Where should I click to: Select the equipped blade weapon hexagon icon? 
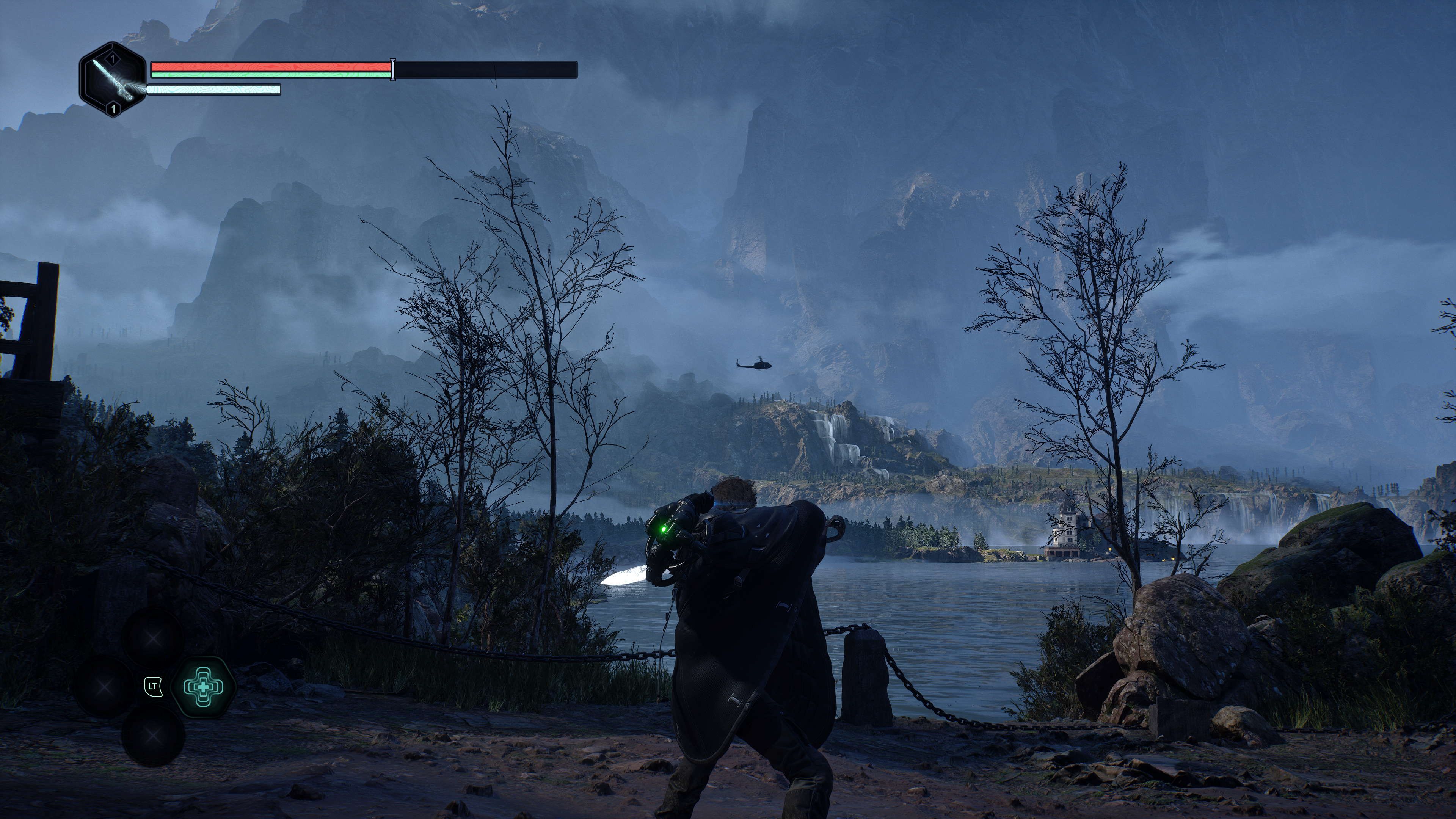pos(113,80)
